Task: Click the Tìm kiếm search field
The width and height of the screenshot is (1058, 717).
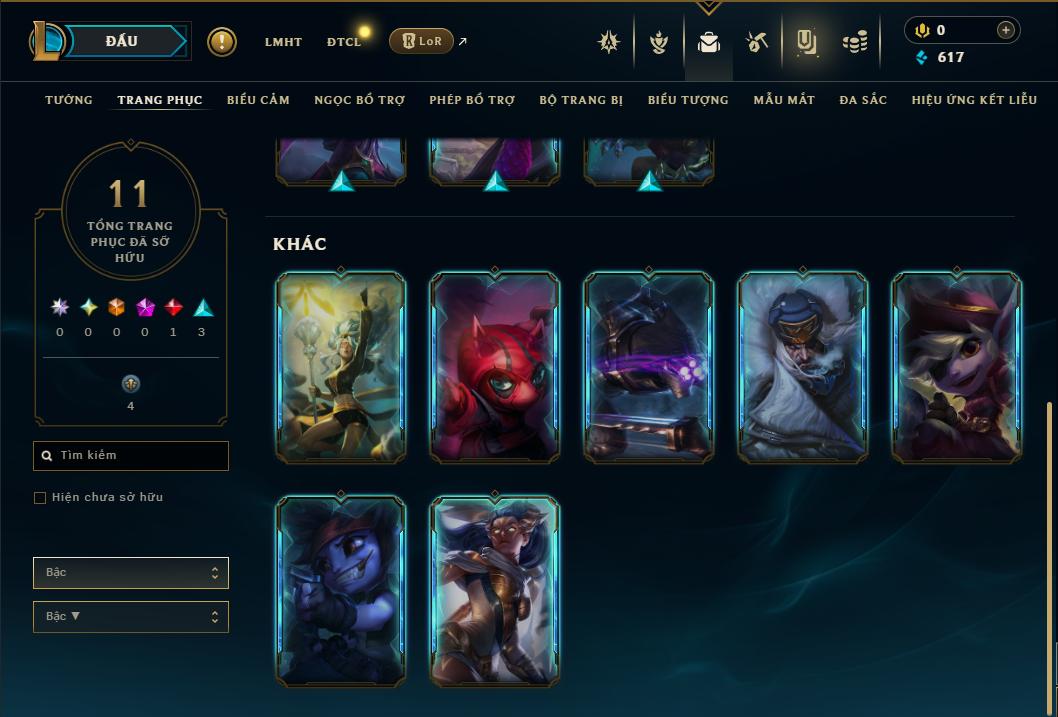Action: [131, 456]
